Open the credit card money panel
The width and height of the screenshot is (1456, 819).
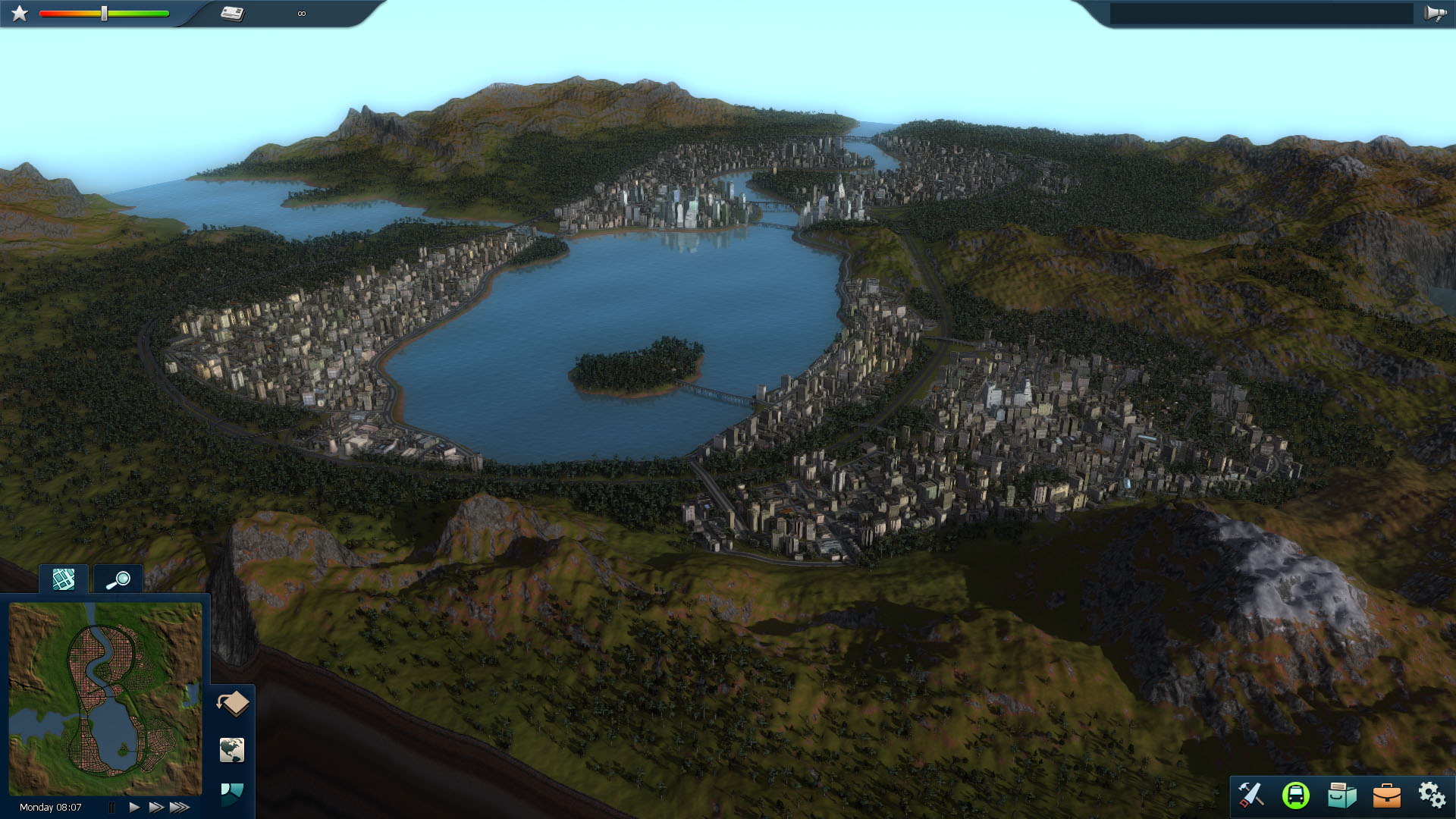[x=232, y=14]
